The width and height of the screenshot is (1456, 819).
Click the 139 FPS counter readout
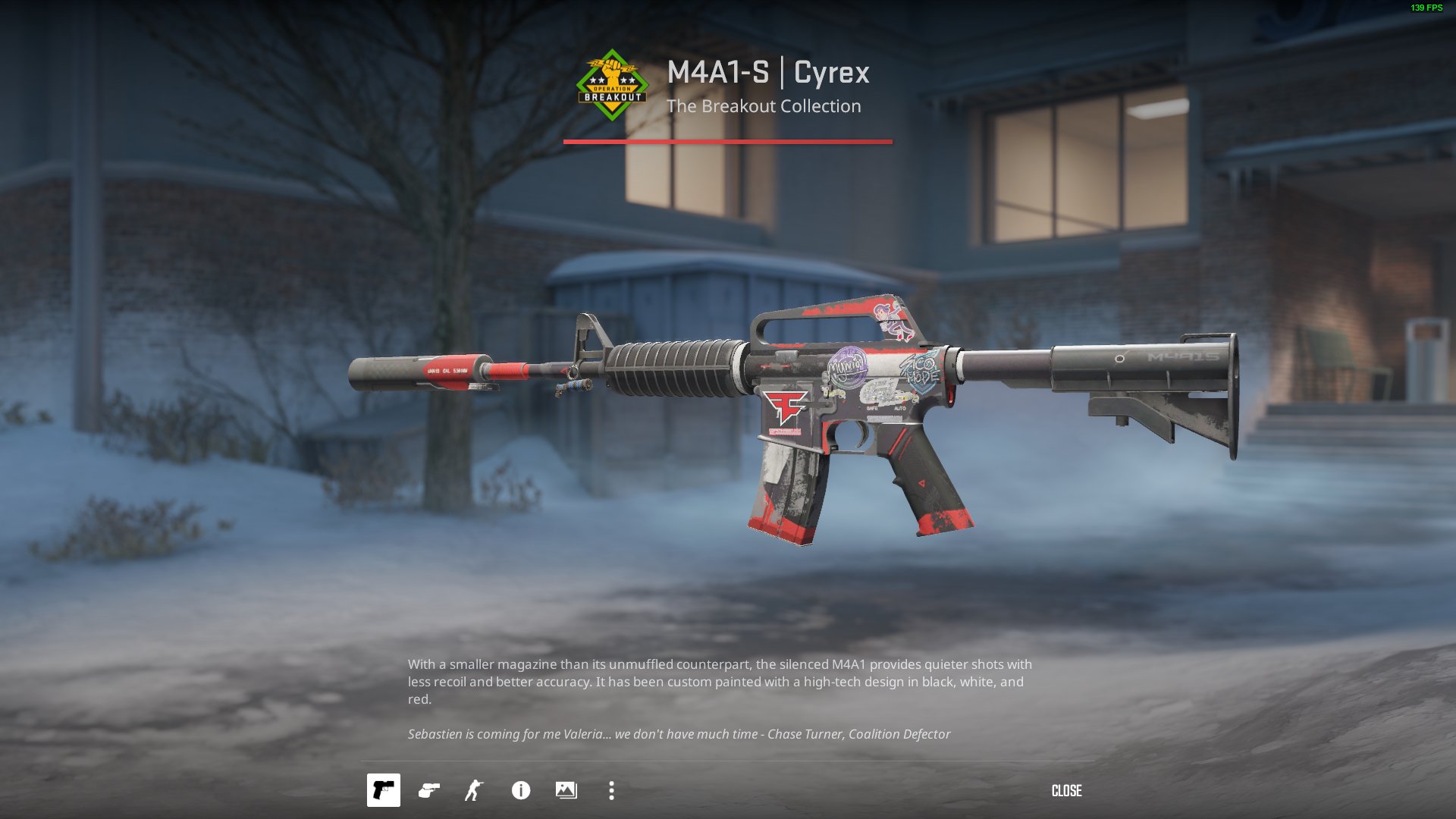point(1424,8)
